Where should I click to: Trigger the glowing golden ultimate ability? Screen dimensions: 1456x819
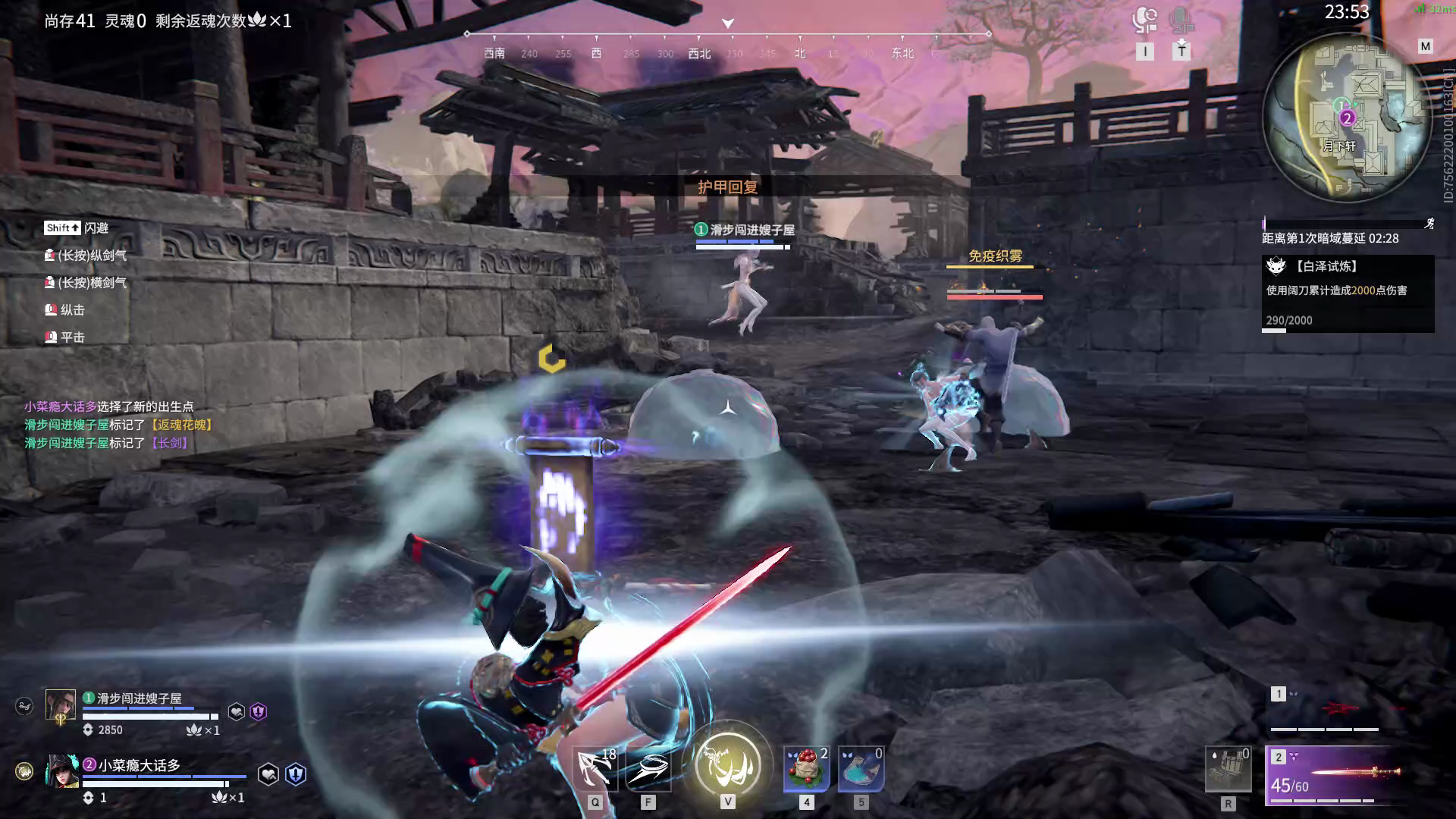point(727,764)
